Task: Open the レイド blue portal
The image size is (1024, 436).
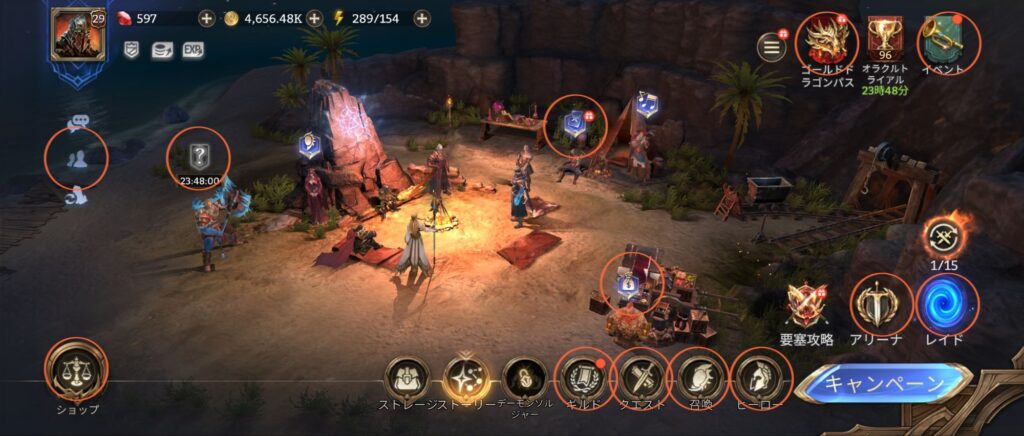Action: point(946,303)
